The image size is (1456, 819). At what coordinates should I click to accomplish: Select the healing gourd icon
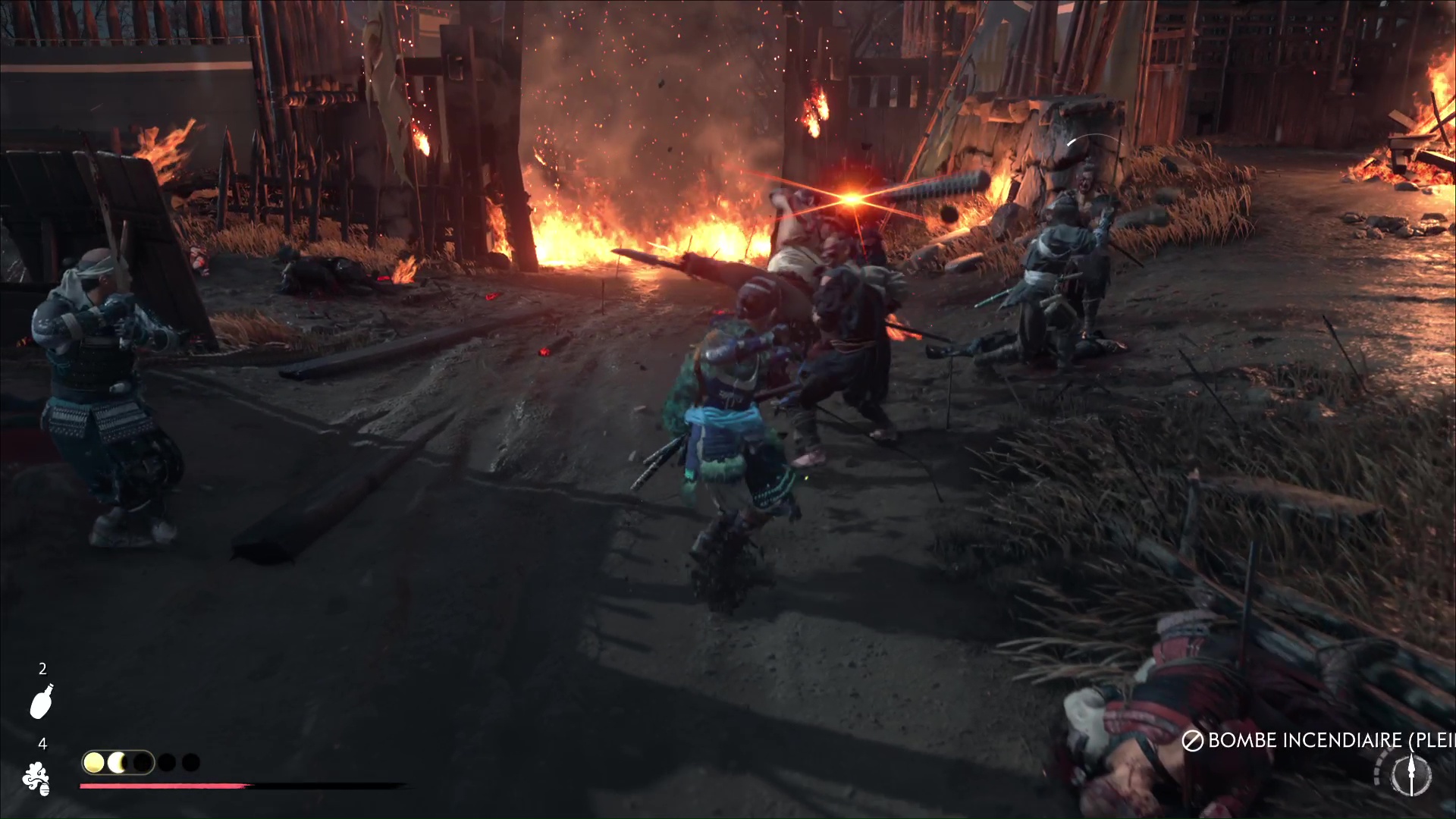click(41, 701)
